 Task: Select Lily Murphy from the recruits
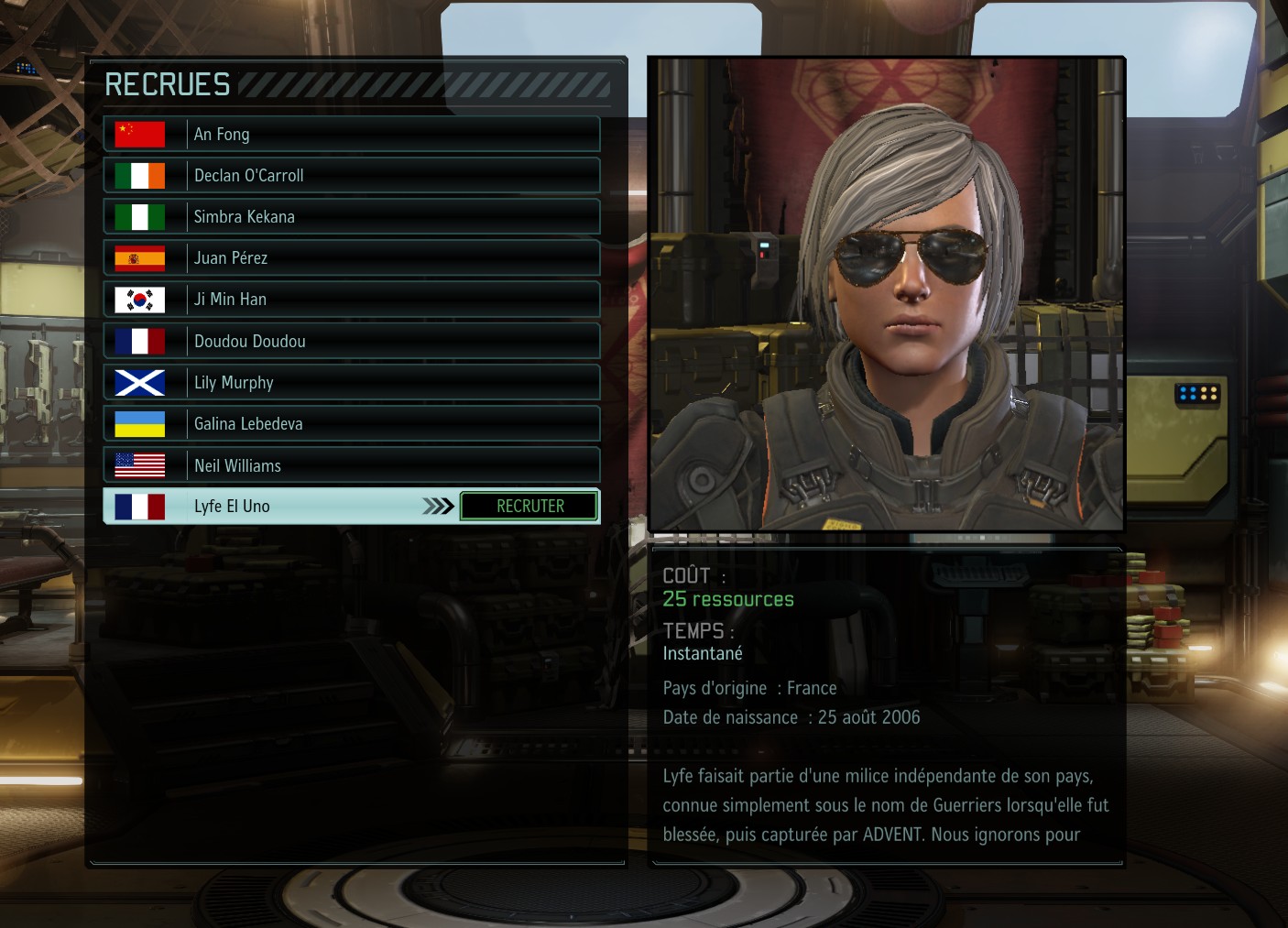[x=352, y=382]
